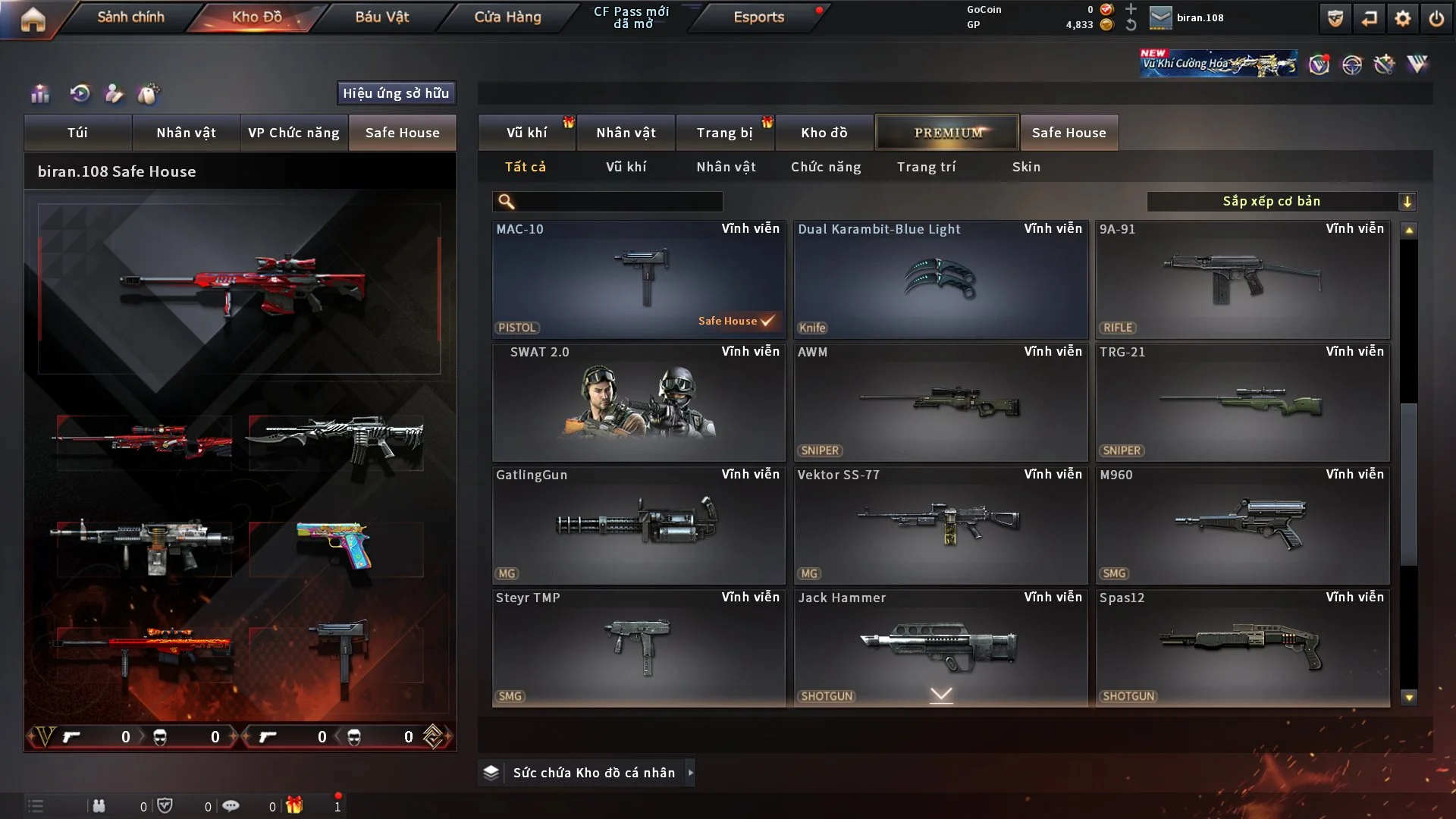Switch to the Túi tab
1456x819 pixels.
point(77,133)
